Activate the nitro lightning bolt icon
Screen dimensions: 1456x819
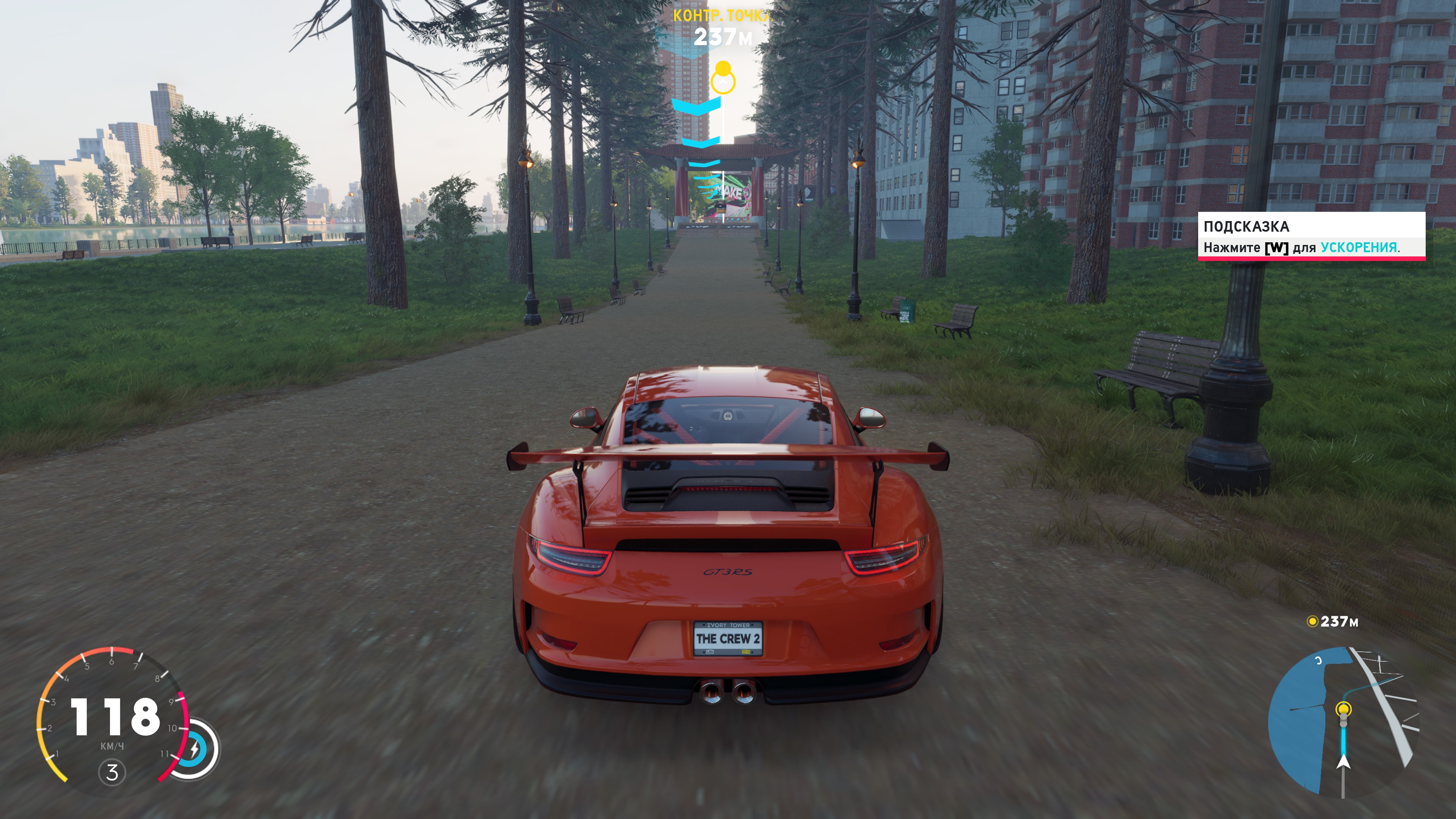(195, 750)
